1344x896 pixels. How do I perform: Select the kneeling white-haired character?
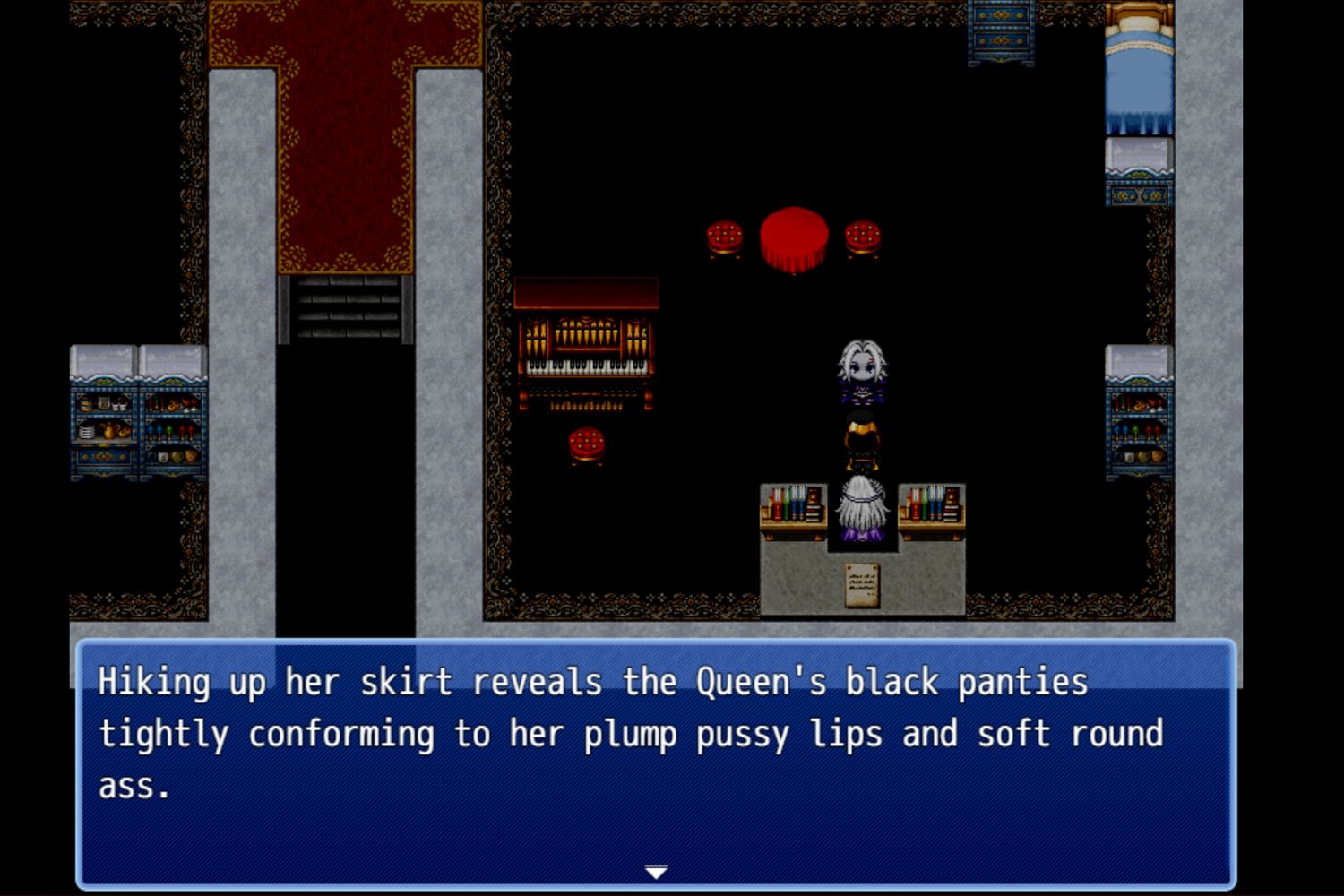point(860,506)
